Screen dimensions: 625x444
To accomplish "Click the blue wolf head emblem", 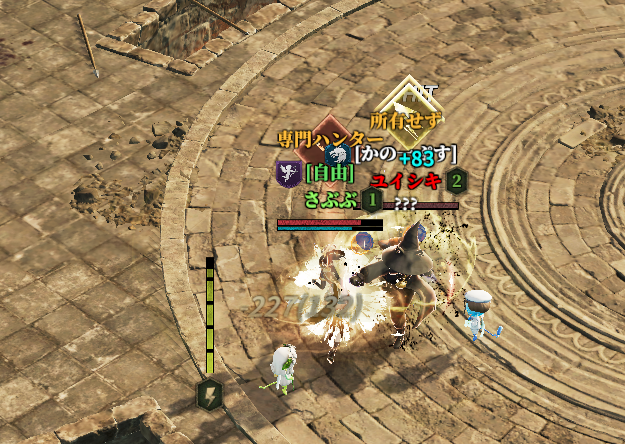I will coord(340,154).
